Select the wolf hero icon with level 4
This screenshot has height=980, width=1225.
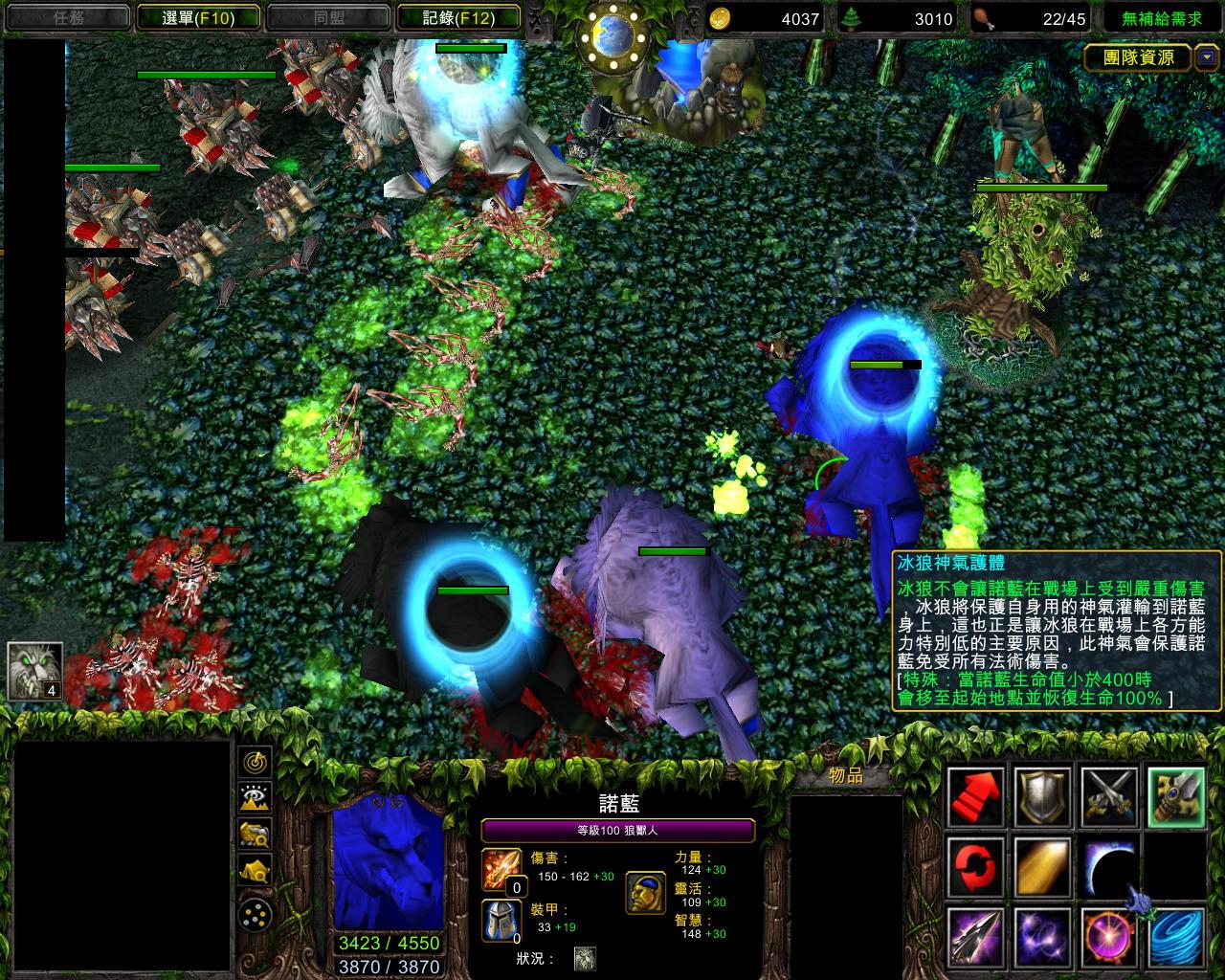35,670
